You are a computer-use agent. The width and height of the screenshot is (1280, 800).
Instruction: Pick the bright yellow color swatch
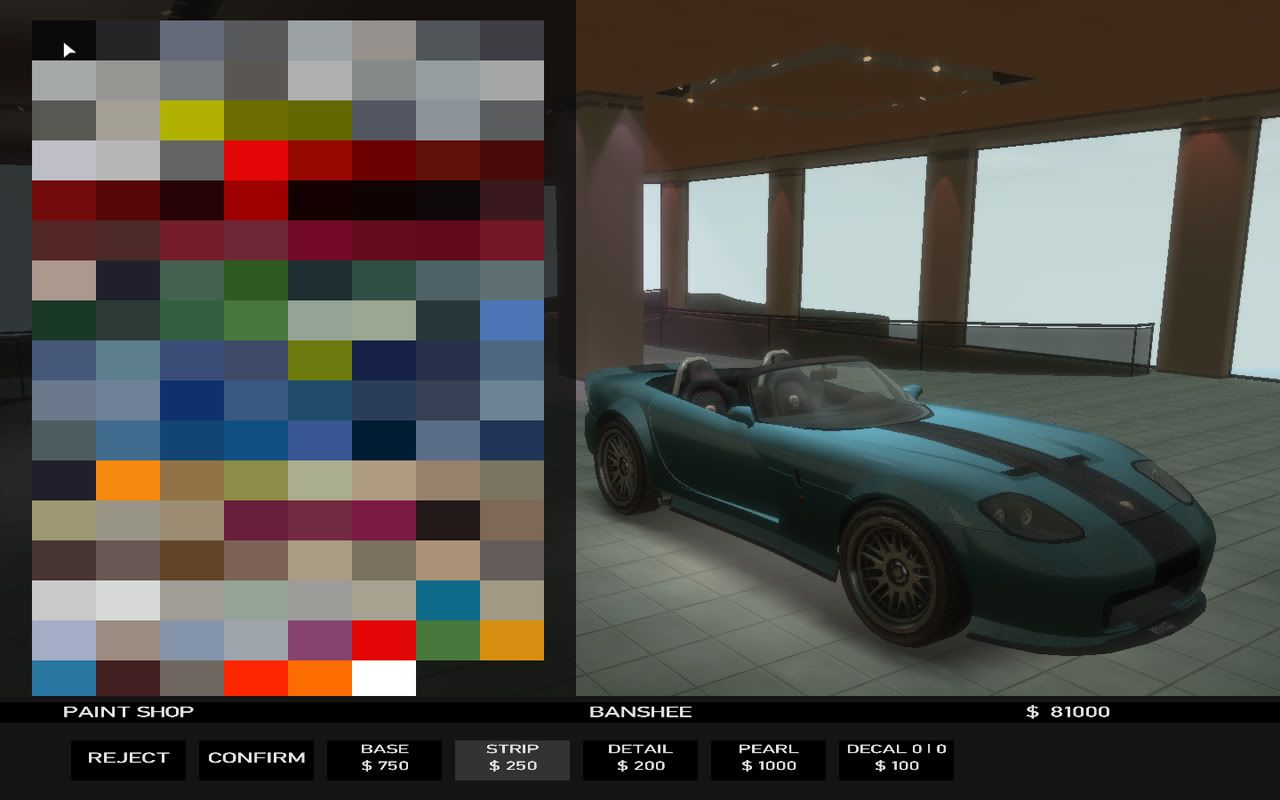point(192,120)
